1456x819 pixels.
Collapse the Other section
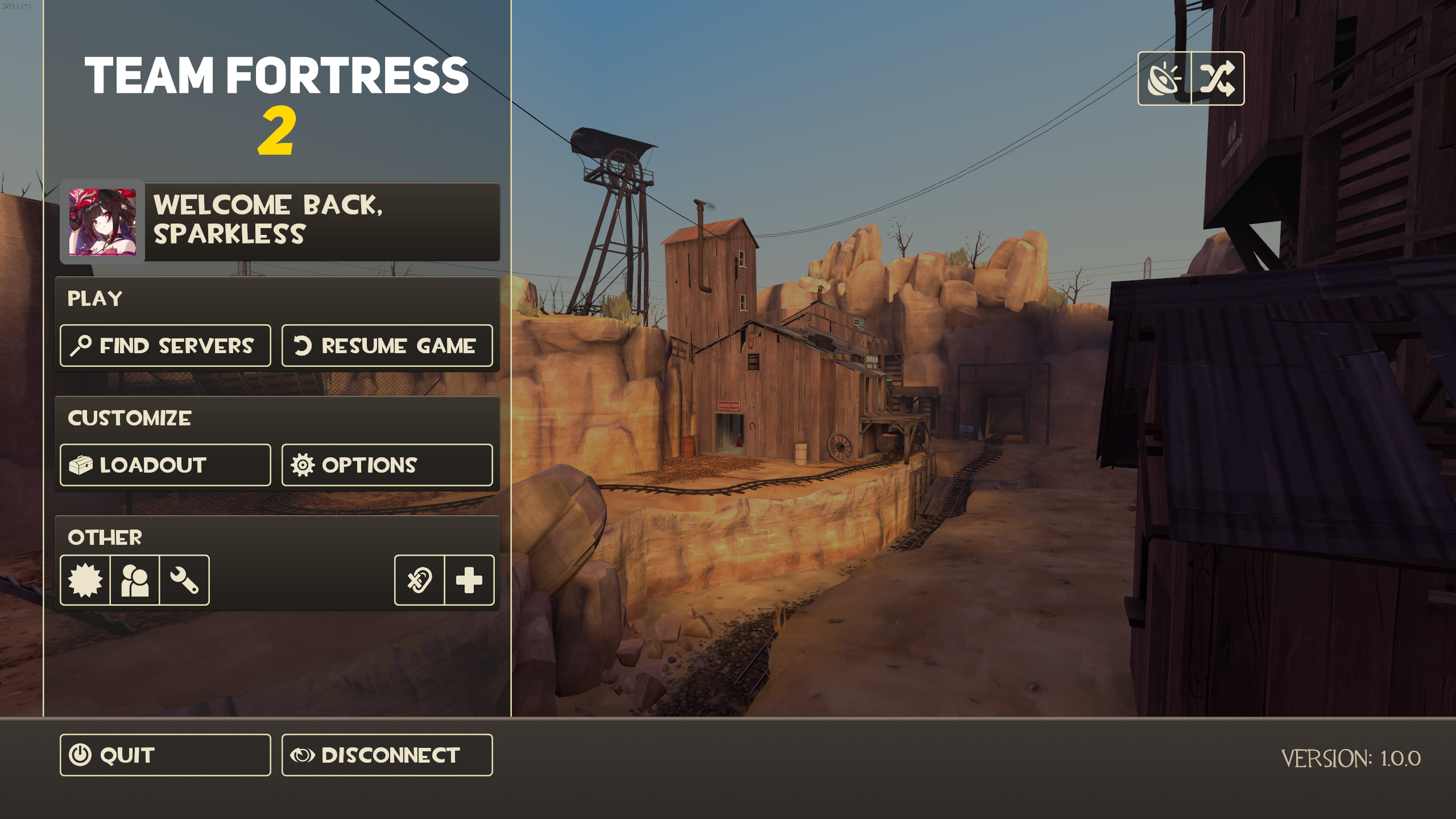(106, 537)
